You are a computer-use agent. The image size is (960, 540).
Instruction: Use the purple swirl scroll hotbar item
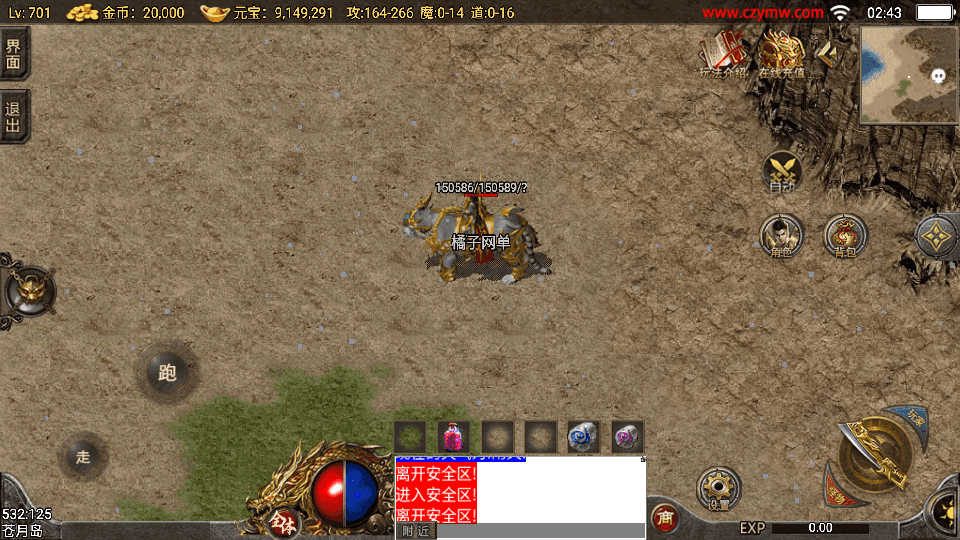(627, 437)
